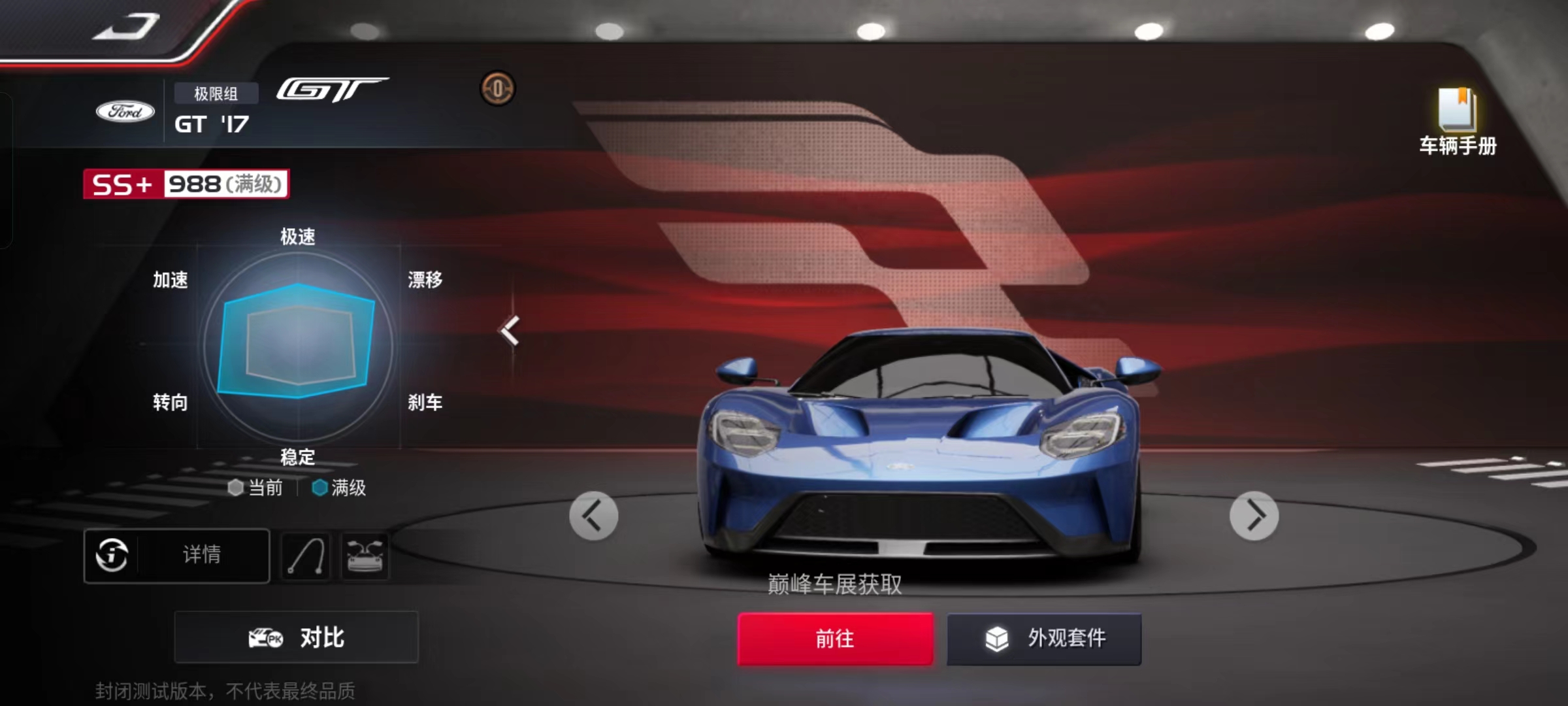Open the bronze medal counter icon
The image size is (1568, 706).
pyautogui.click(x=500, y=87)
